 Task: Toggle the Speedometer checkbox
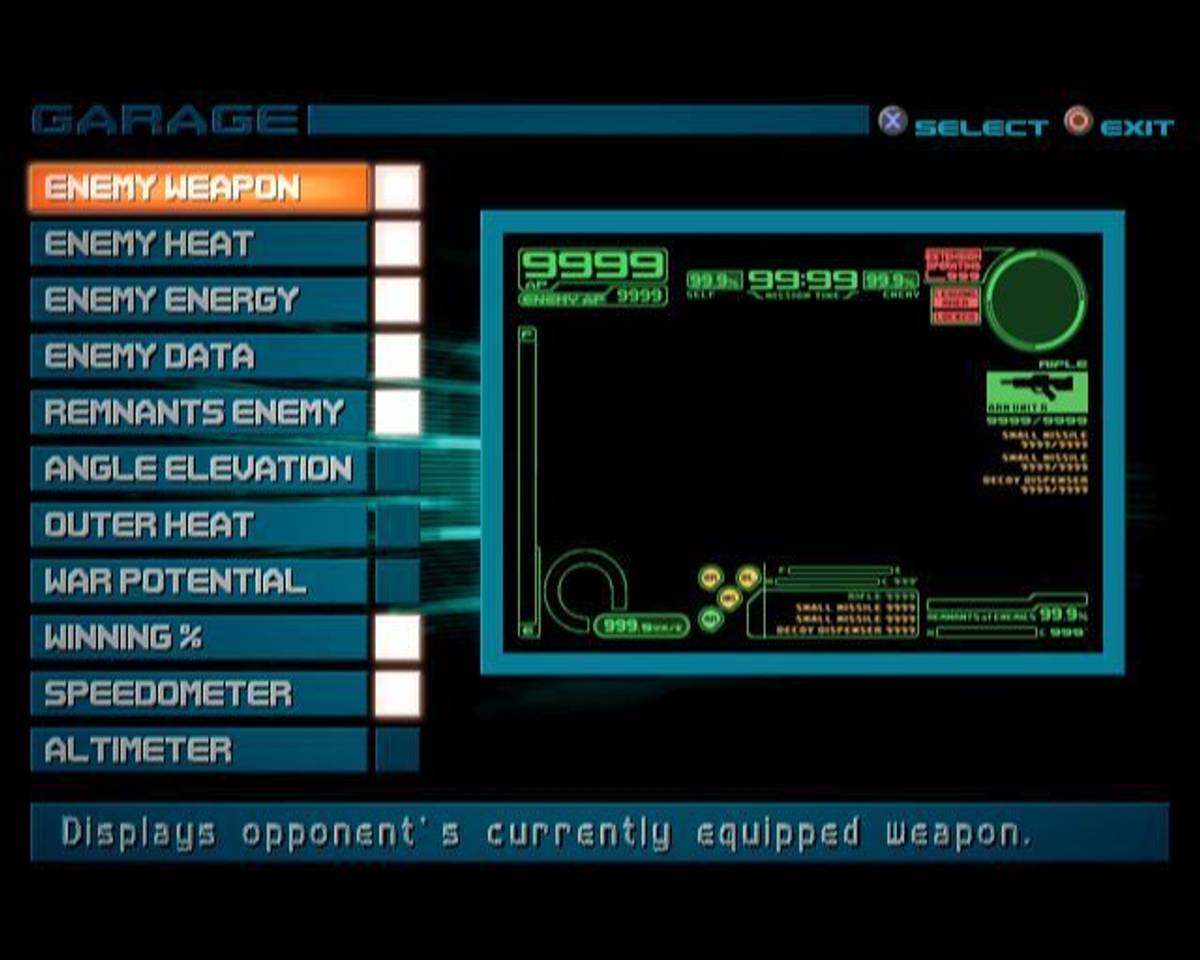point(398,693)
